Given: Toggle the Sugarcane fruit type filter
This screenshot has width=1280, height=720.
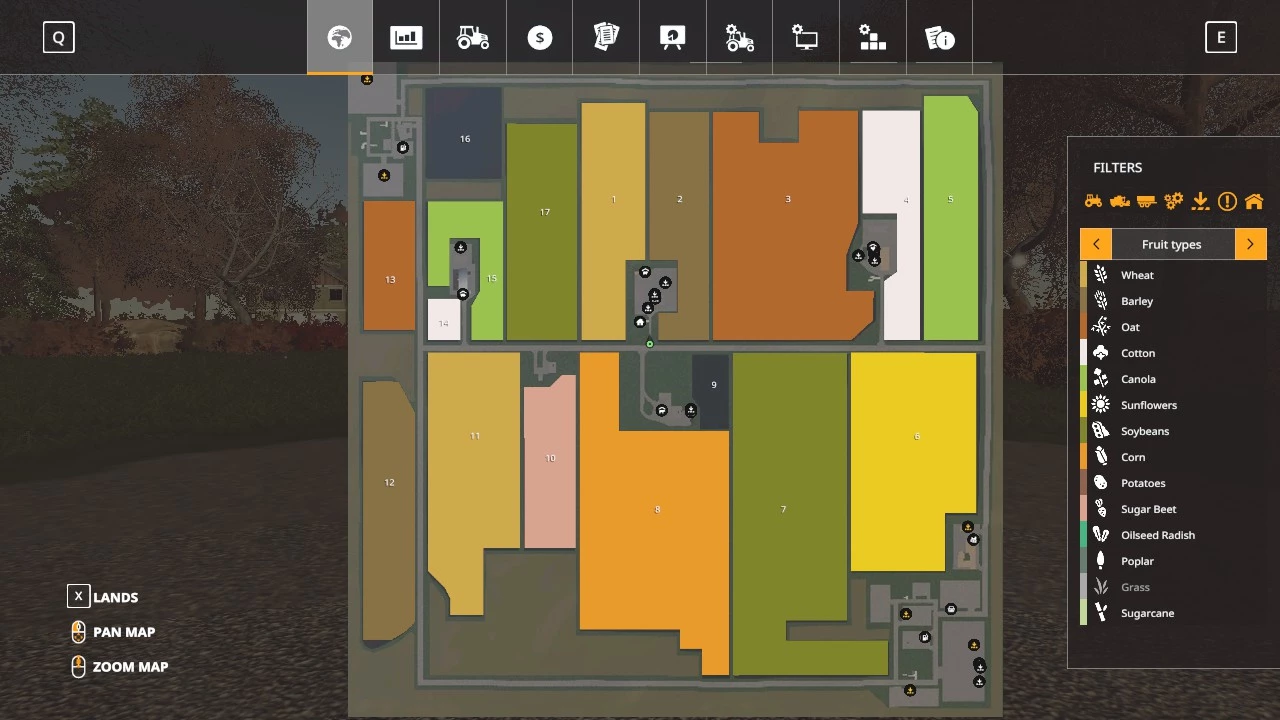Looking at the screenshot, I should pos(1147,613).
